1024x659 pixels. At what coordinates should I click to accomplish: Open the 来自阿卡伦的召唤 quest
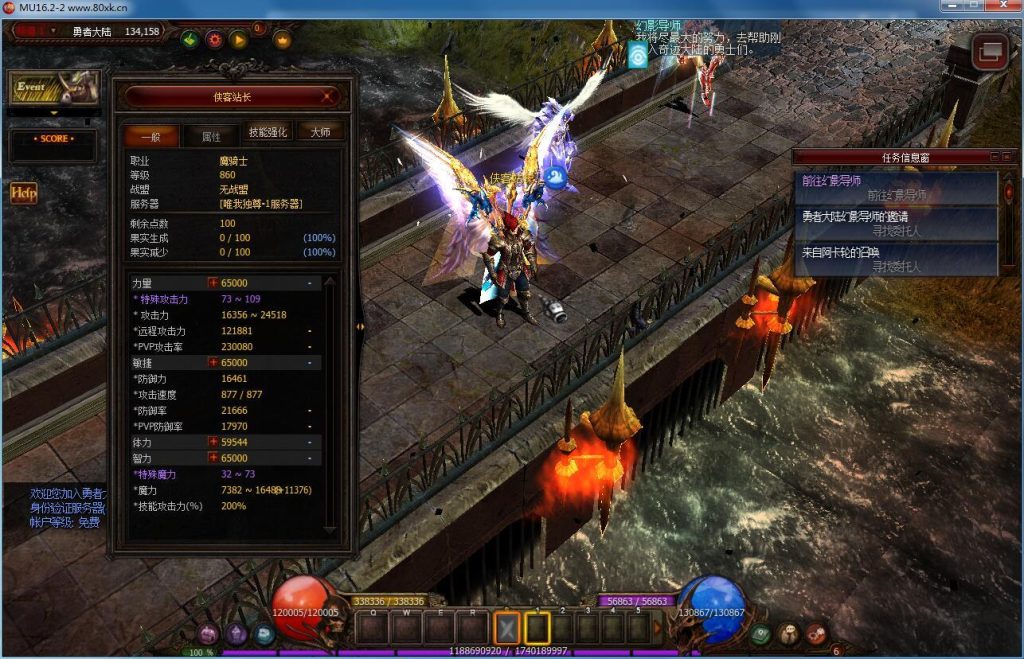[896, 258]
